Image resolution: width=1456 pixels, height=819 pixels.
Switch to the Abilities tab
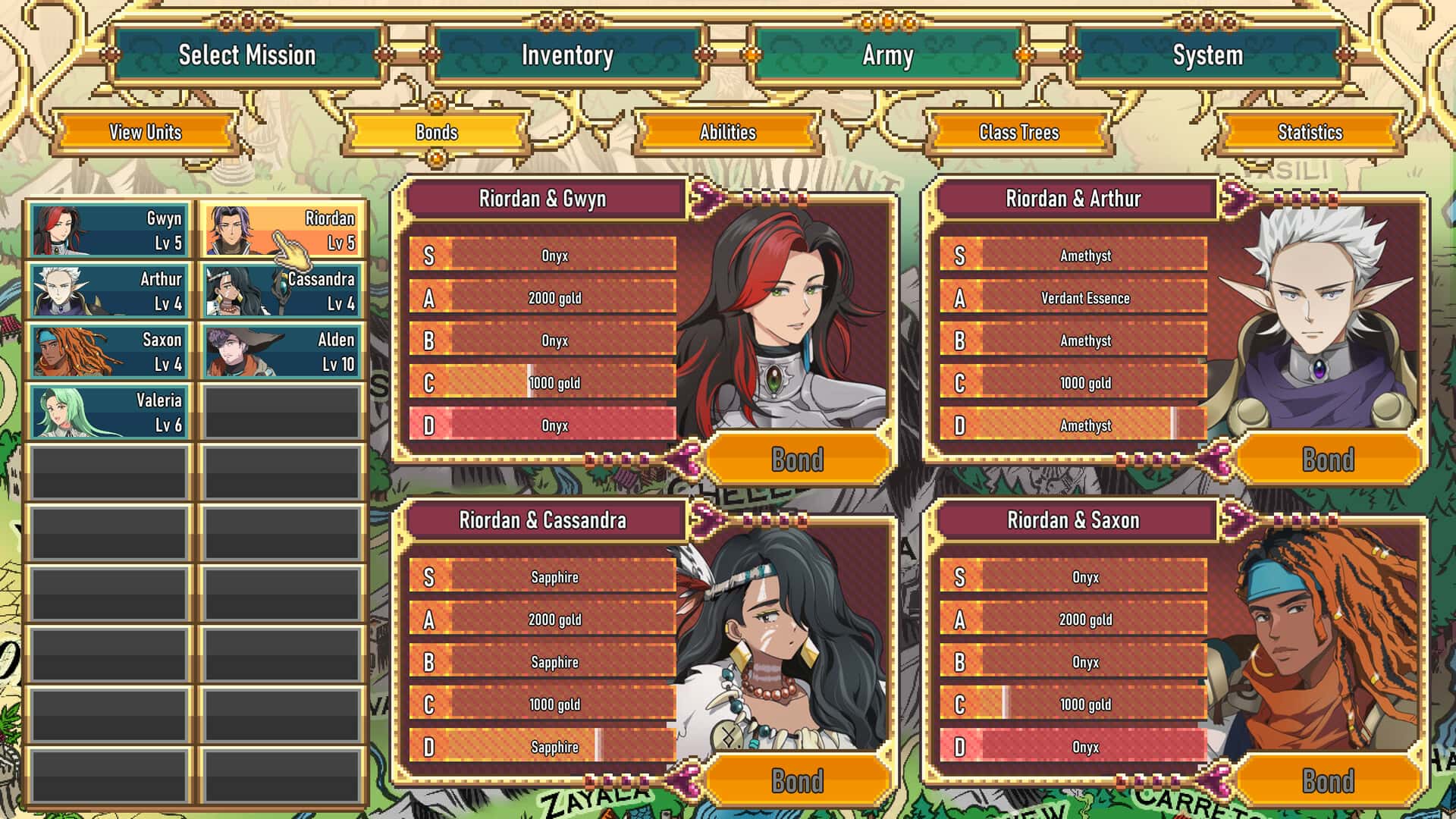click(x=729, y=133)
